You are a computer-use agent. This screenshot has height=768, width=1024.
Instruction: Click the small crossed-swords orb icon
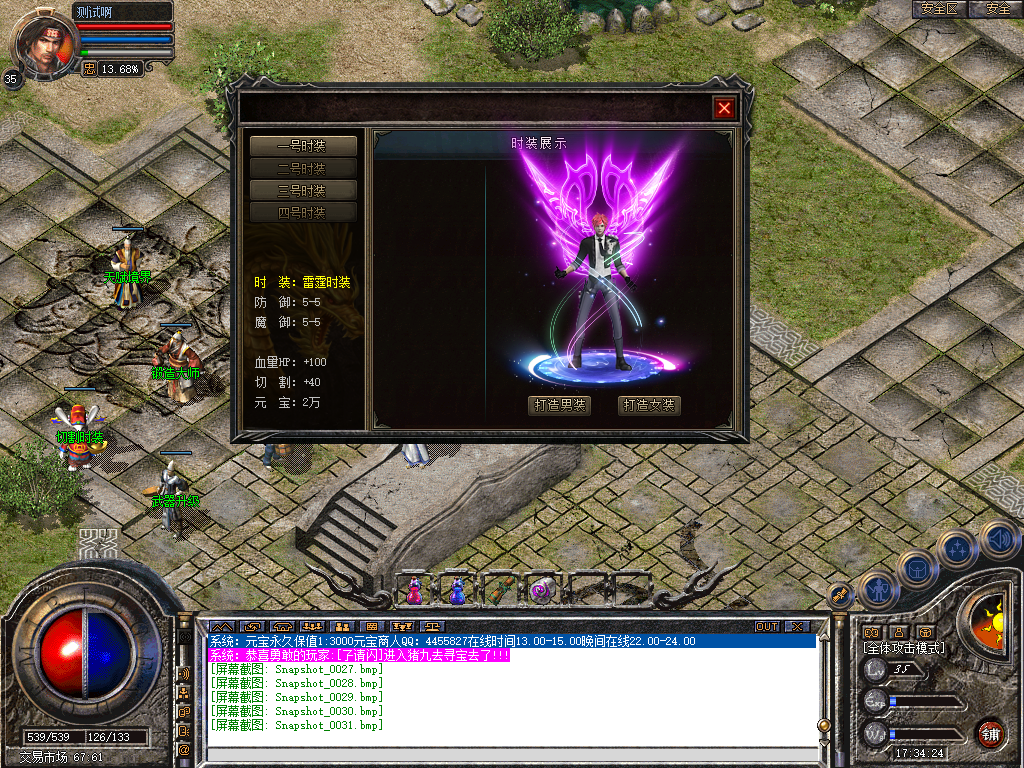pos(840,594)
